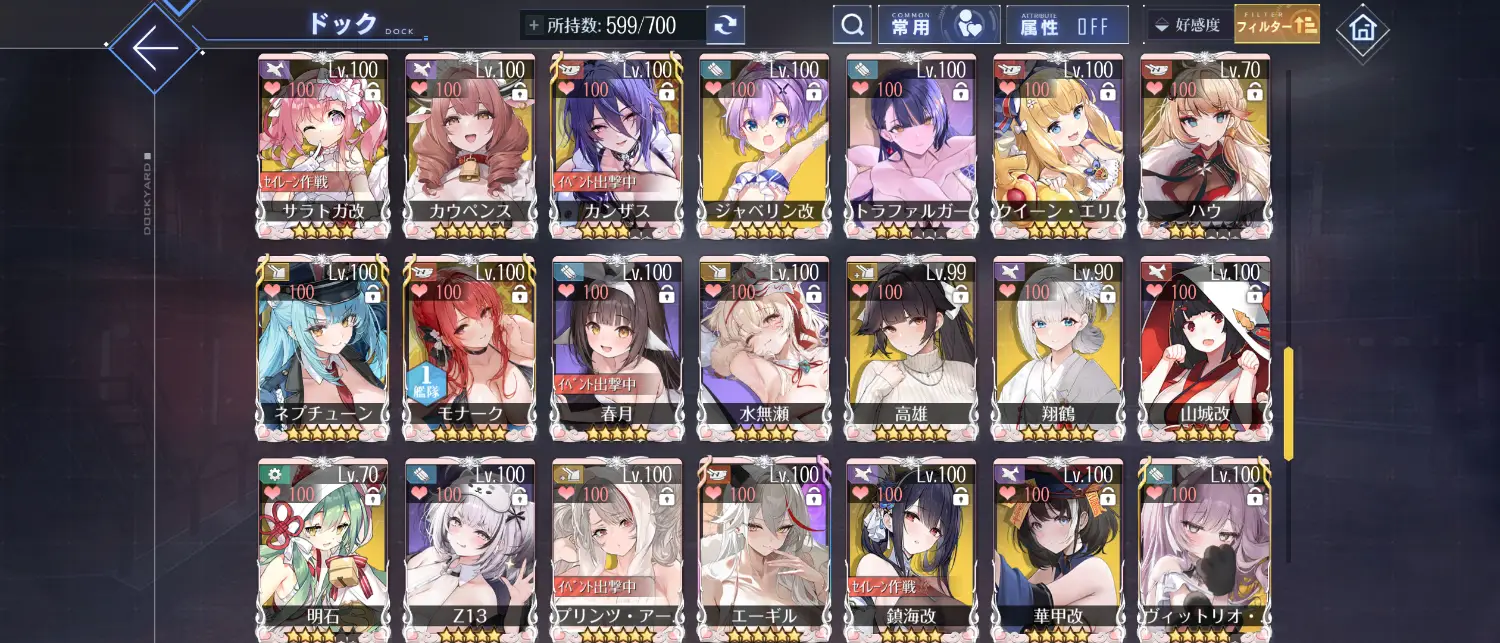Pick the Z13 ship card

pos(468,549)
